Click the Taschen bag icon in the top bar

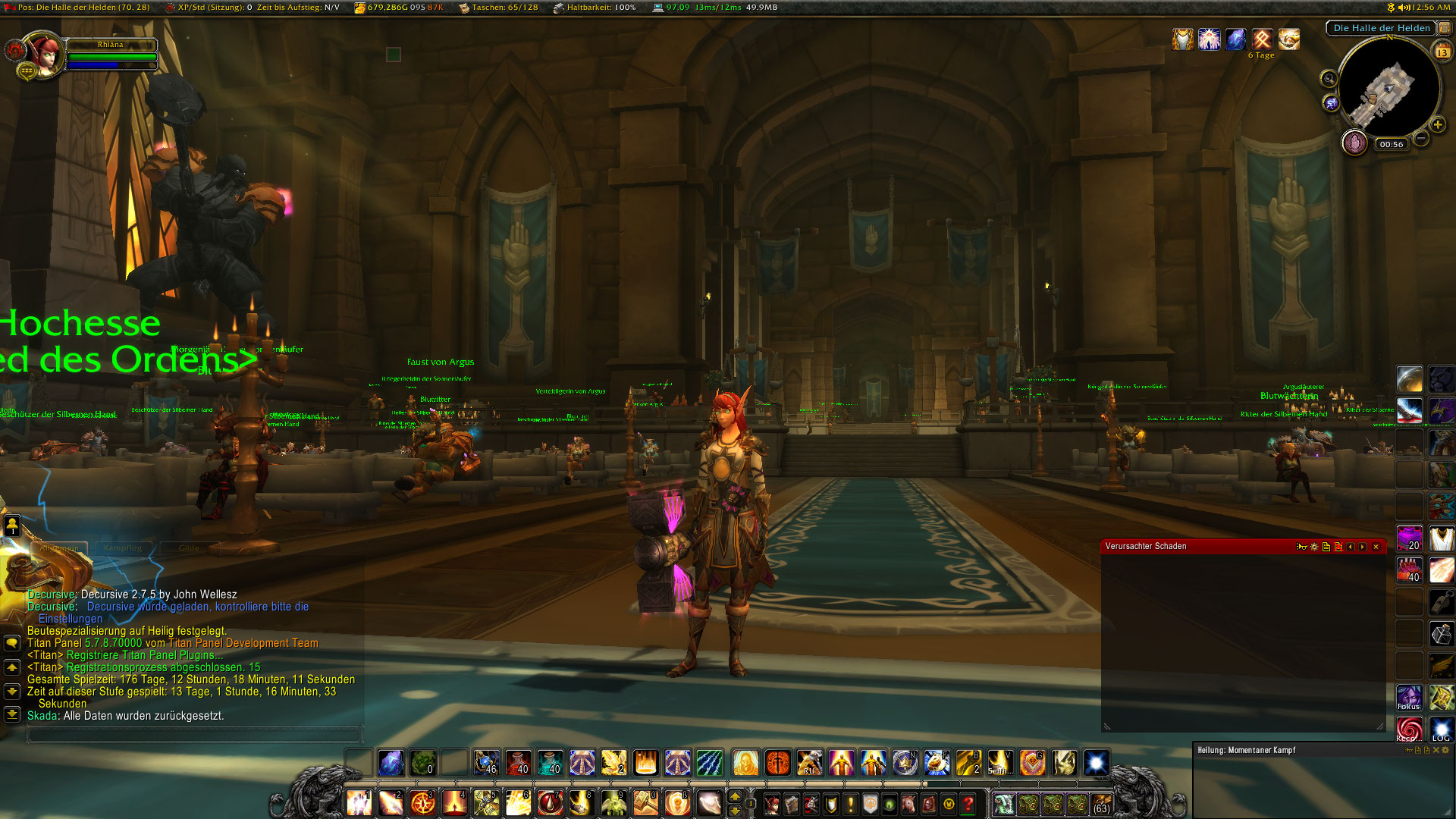[x=465, y=10]
